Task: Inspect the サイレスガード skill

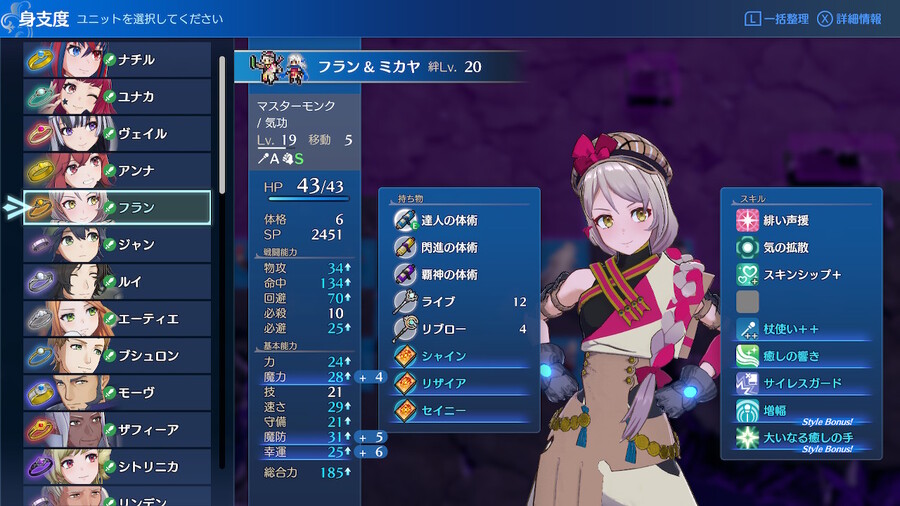Action: click(x=800, y=383)
